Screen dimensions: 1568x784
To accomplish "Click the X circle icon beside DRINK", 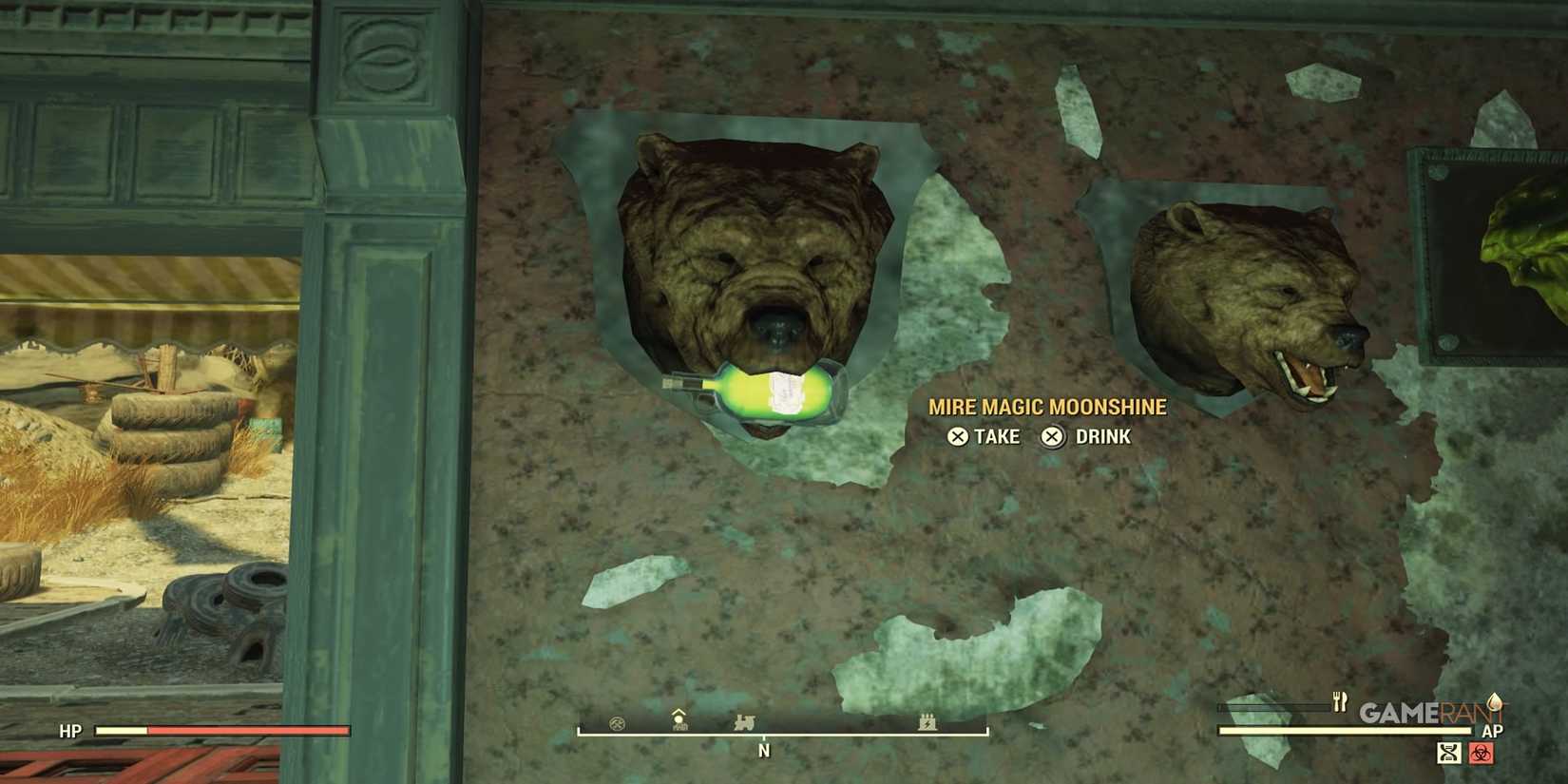I will (x=1051, y=437).
